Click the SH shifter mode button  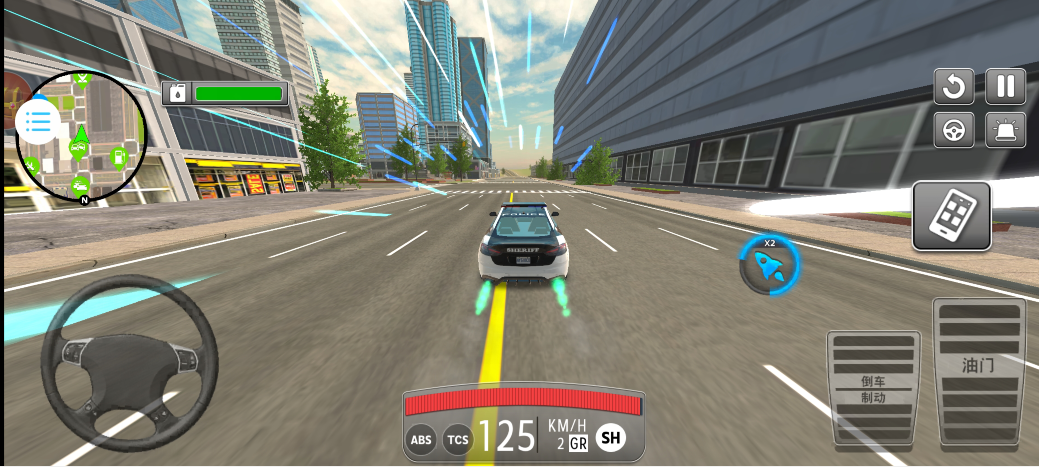tap(610, 438)
